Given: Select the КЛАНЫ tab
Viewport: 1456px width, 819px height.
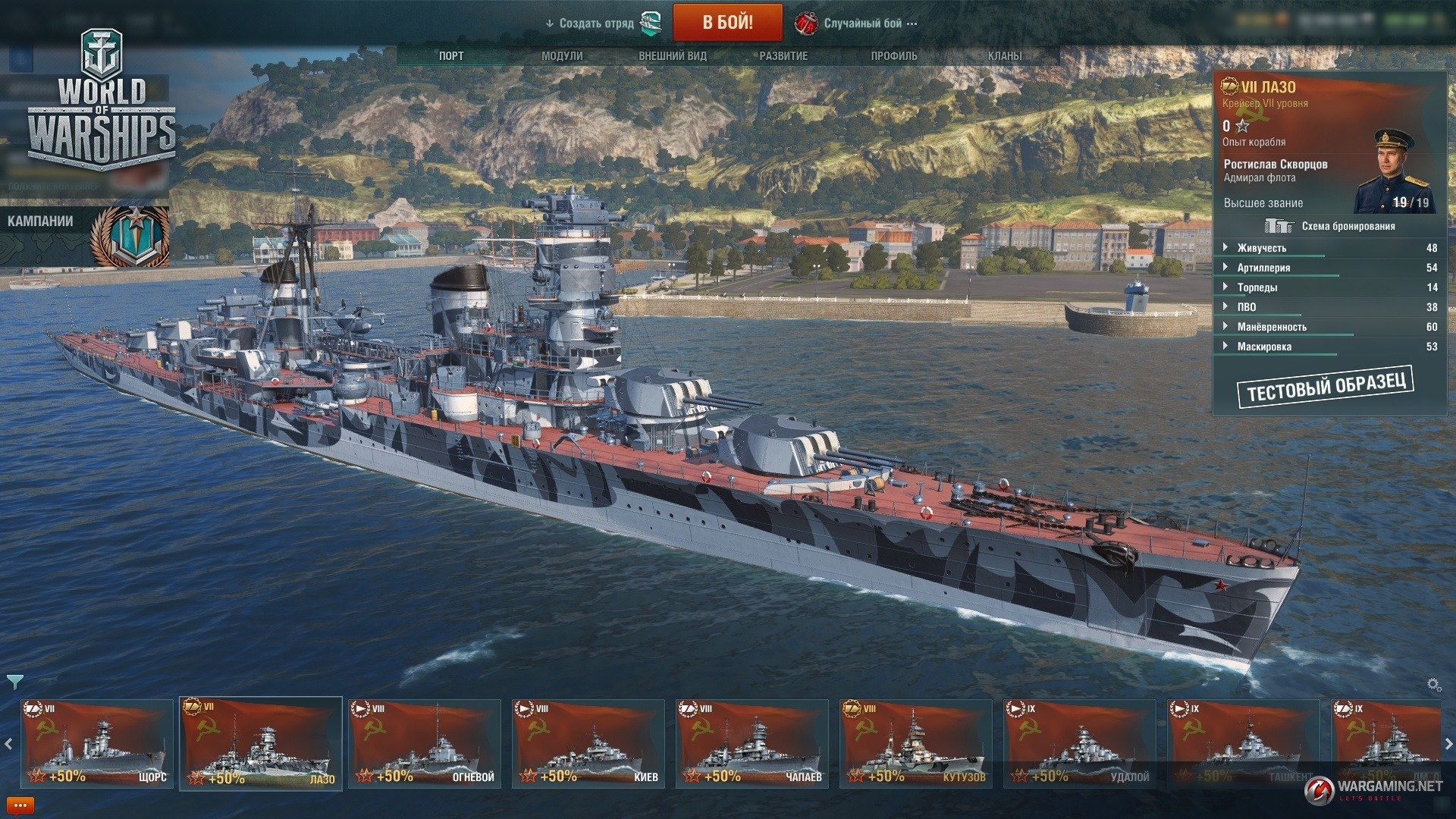Looking at the screenshot, I should point(1005,56).
